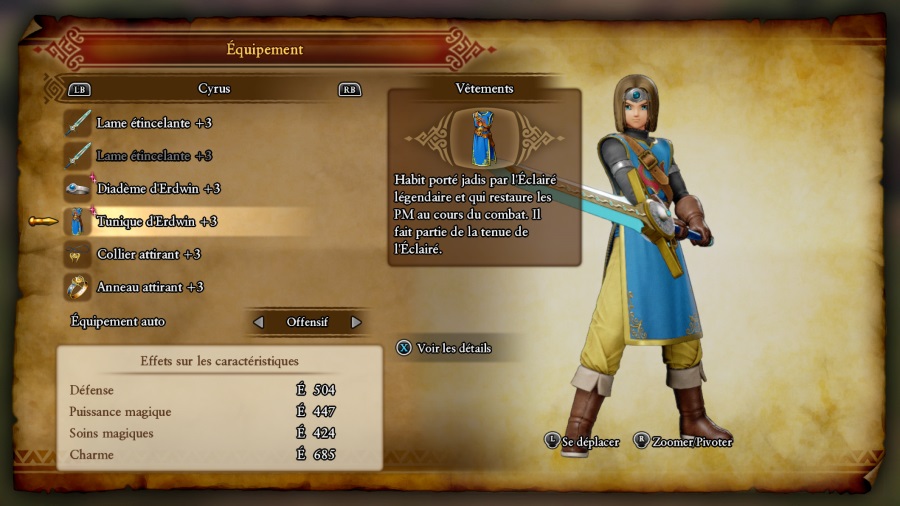This screenshot has width=900, height=506.
Task: Click the left arrow beside Offensif
Action: click(259, 322)
